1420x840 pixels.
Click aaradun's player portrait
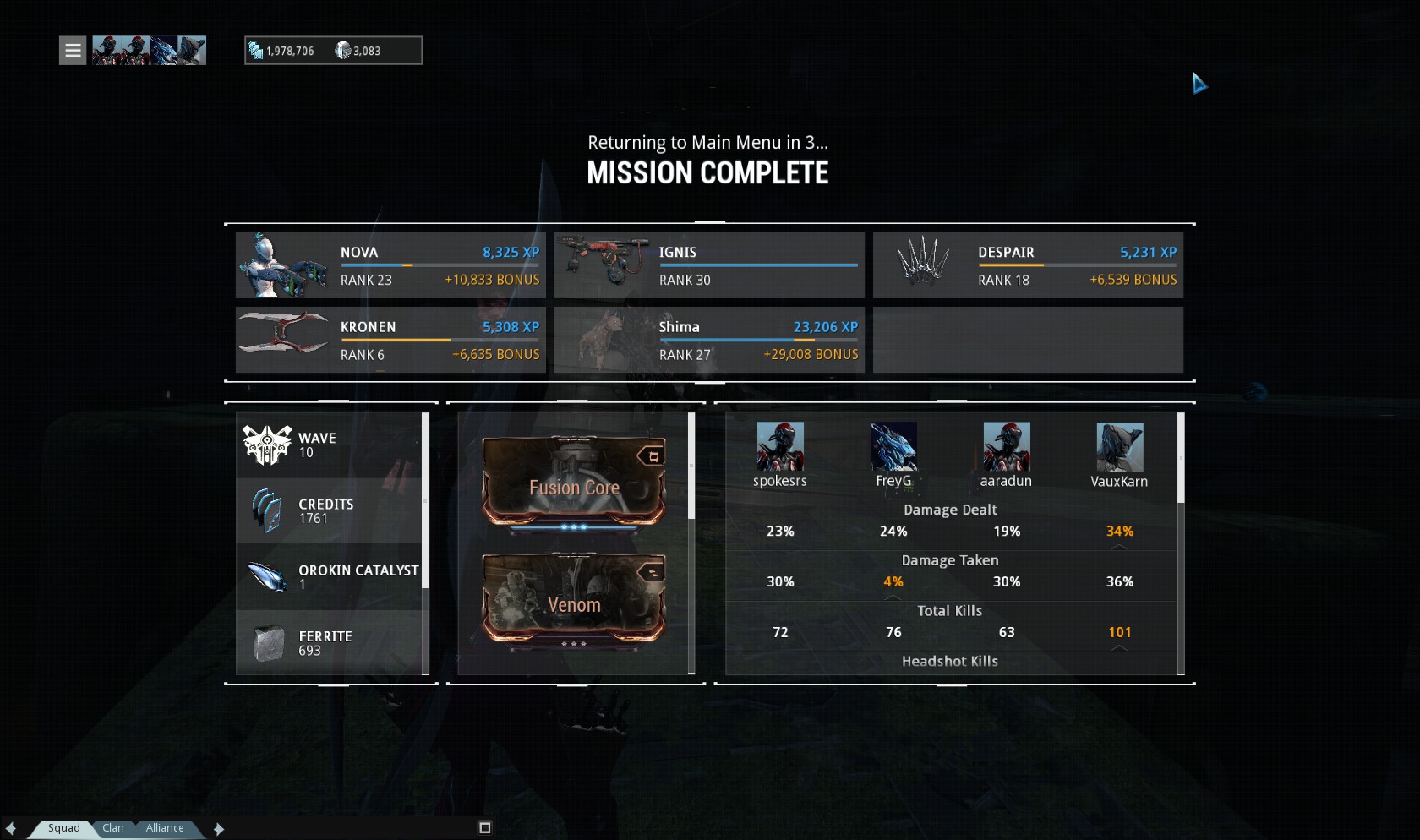click(x=1006, y=447)
